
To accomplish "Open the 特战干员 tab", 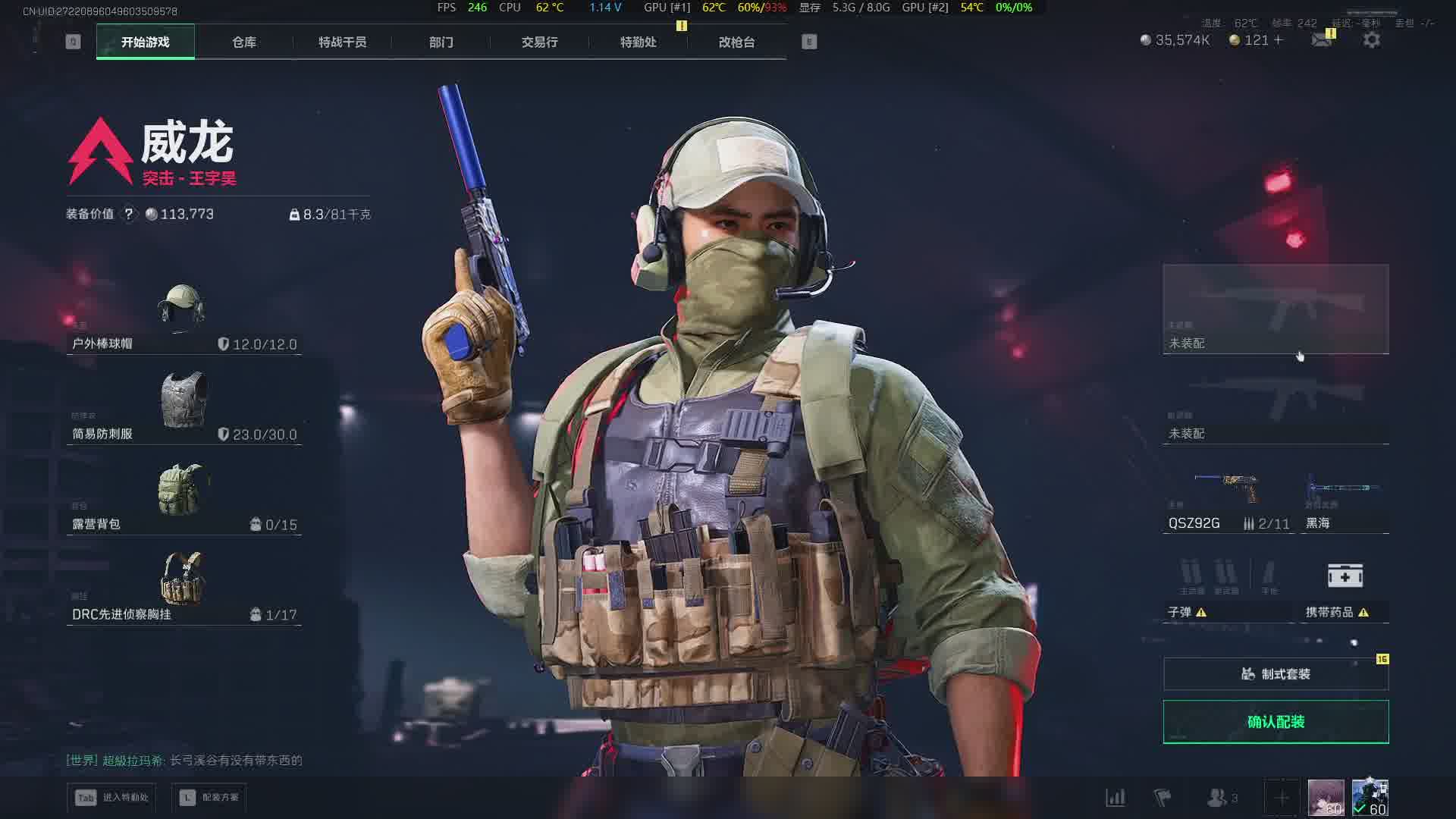I will (x=342, y=42).
